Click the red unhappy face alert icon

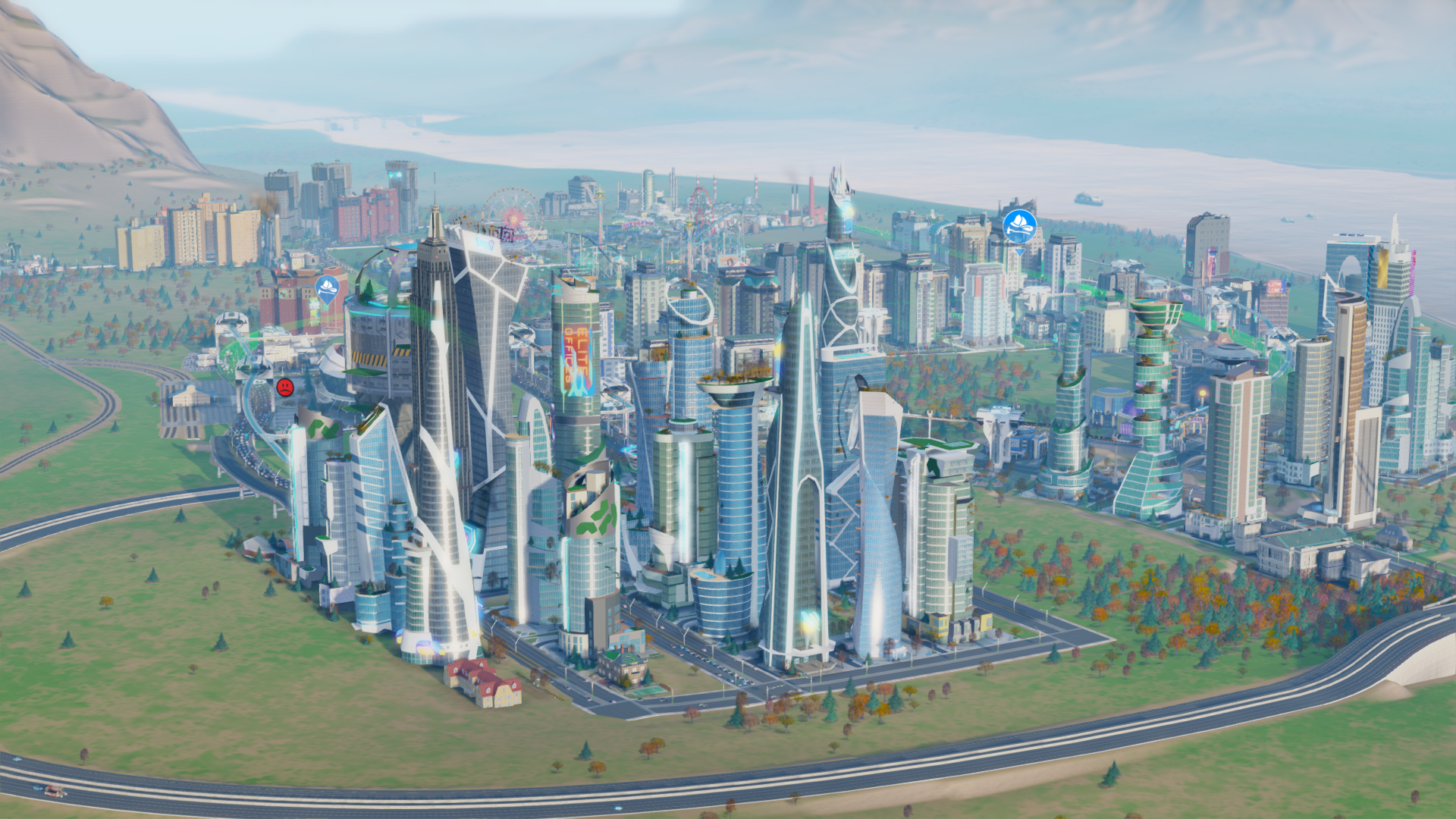click(285, 388)
